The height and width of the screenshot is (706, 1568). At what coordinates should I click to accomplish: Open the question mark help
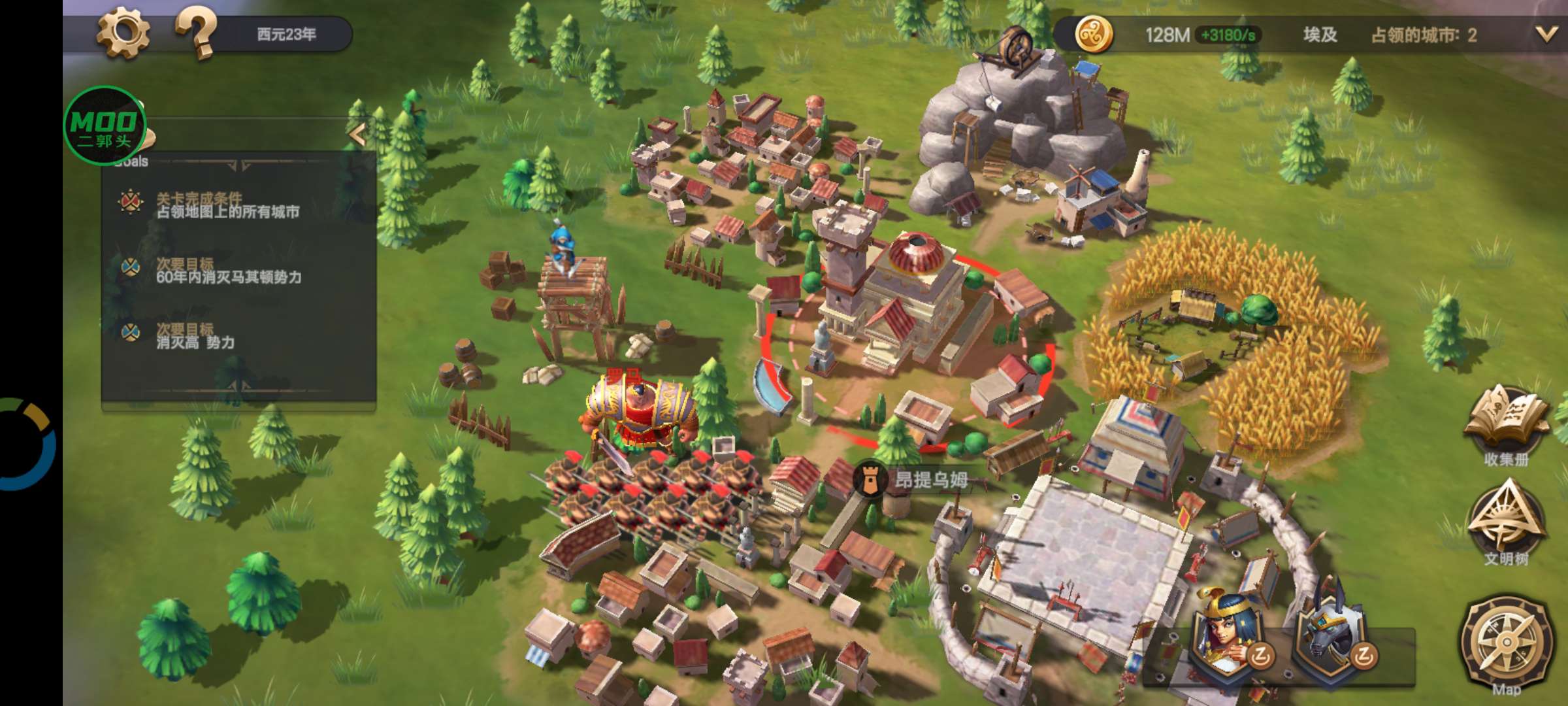[x=195, y=34]
